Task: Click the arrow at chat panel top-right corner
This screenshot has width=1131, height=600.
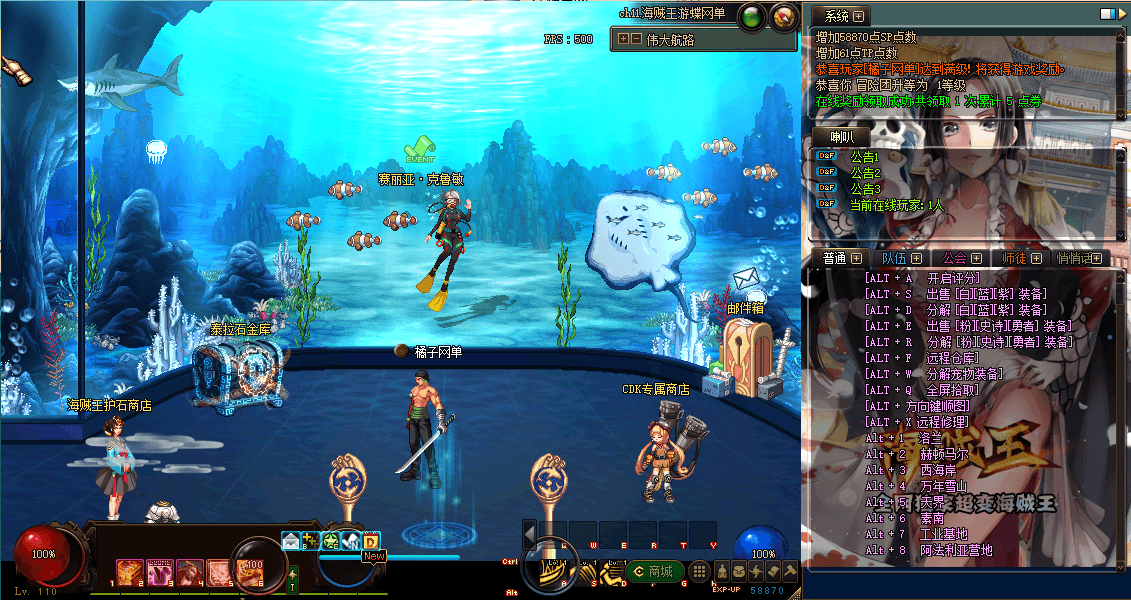Action: point(1120,15)
